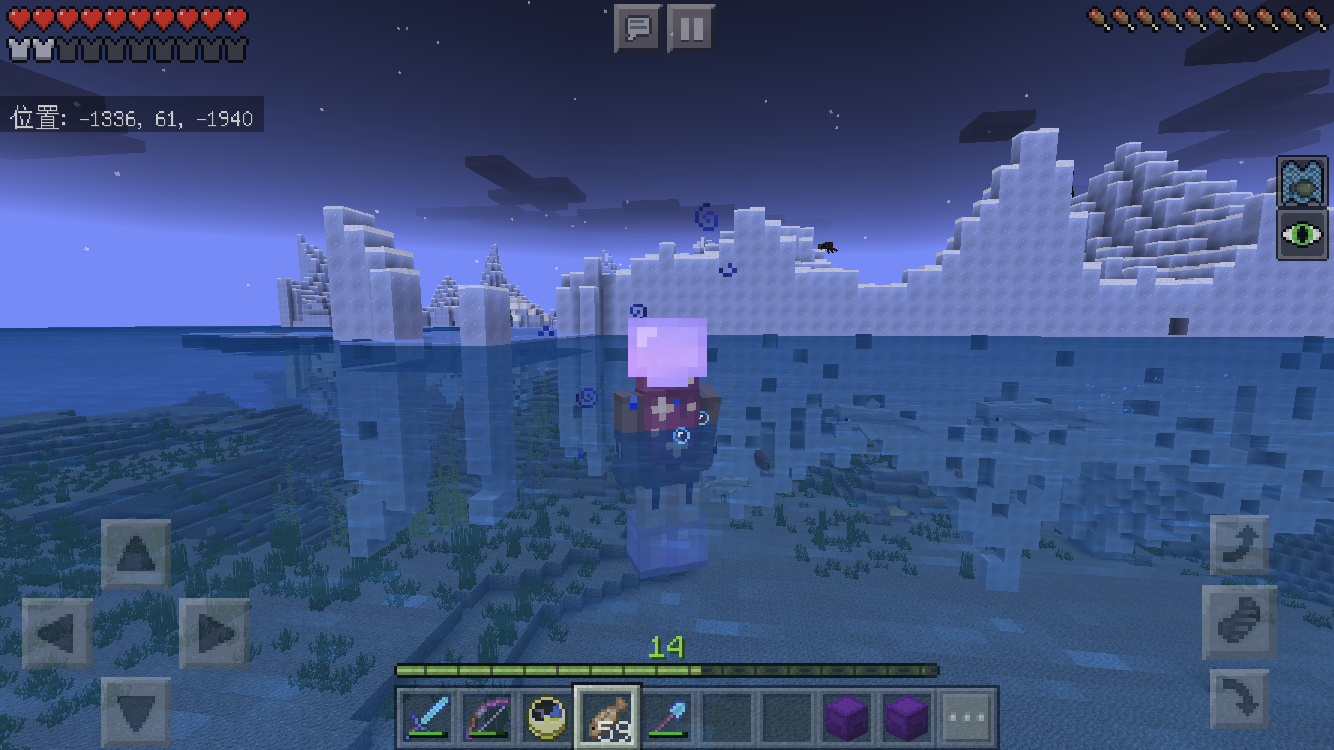
Task: Tap the swim up arrow button
Action: click(x=1239, y=546)
